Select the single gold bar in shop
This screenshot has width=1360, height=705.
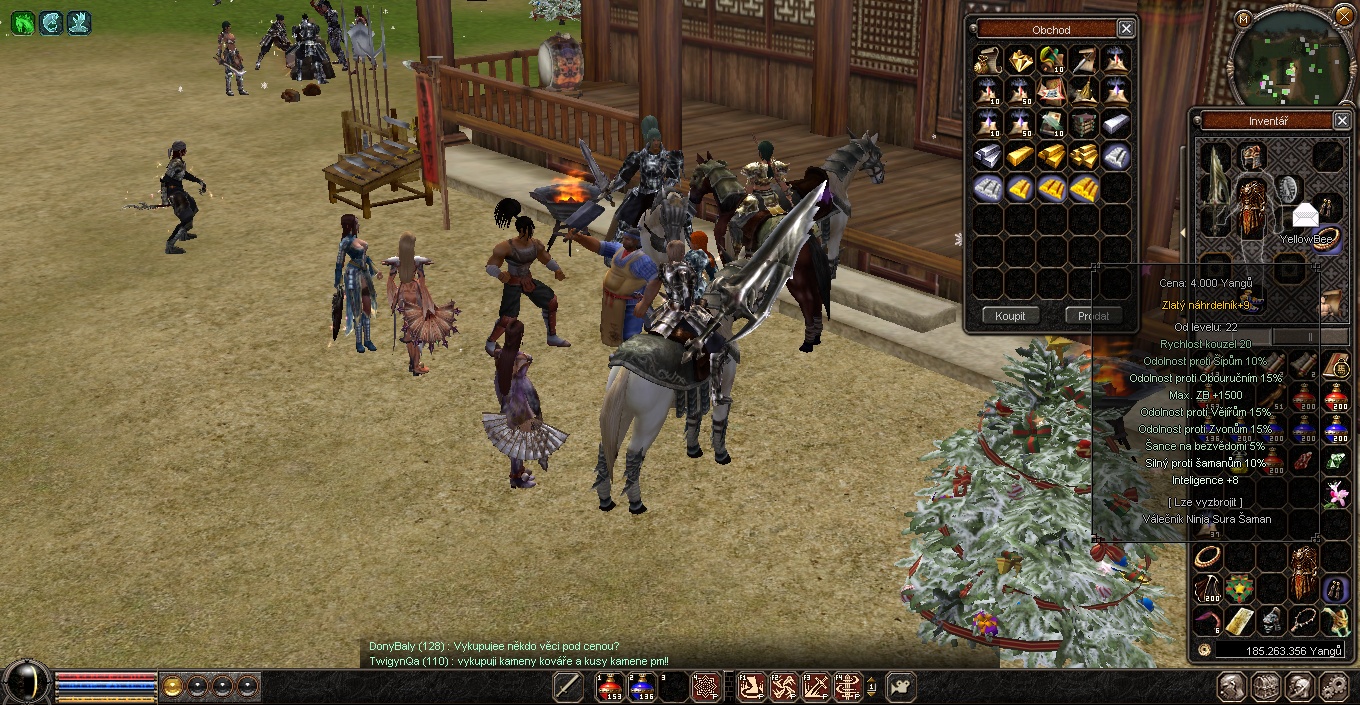[1020, 155]
